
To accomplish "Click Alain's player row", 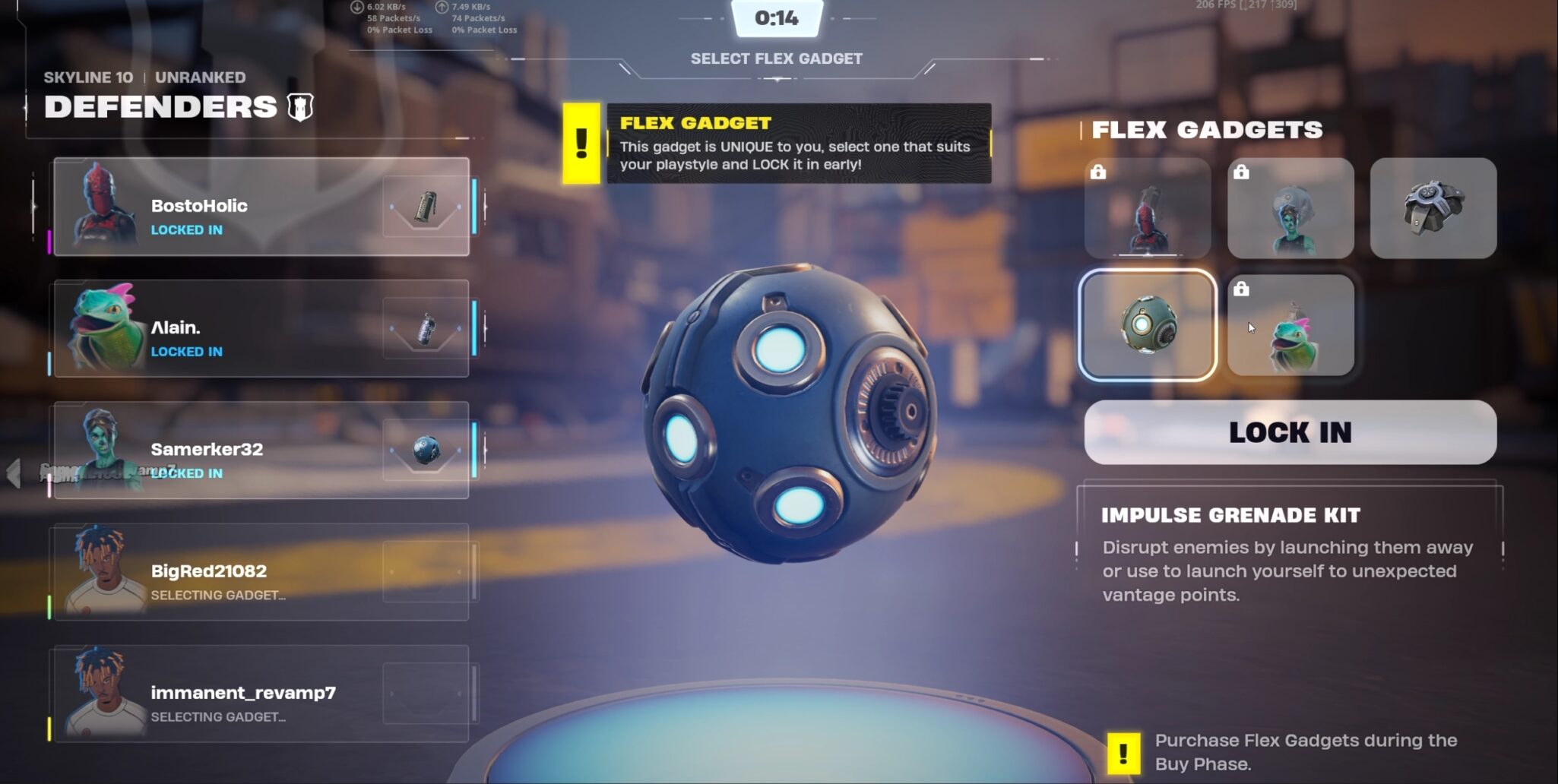I will click(261, 328).
